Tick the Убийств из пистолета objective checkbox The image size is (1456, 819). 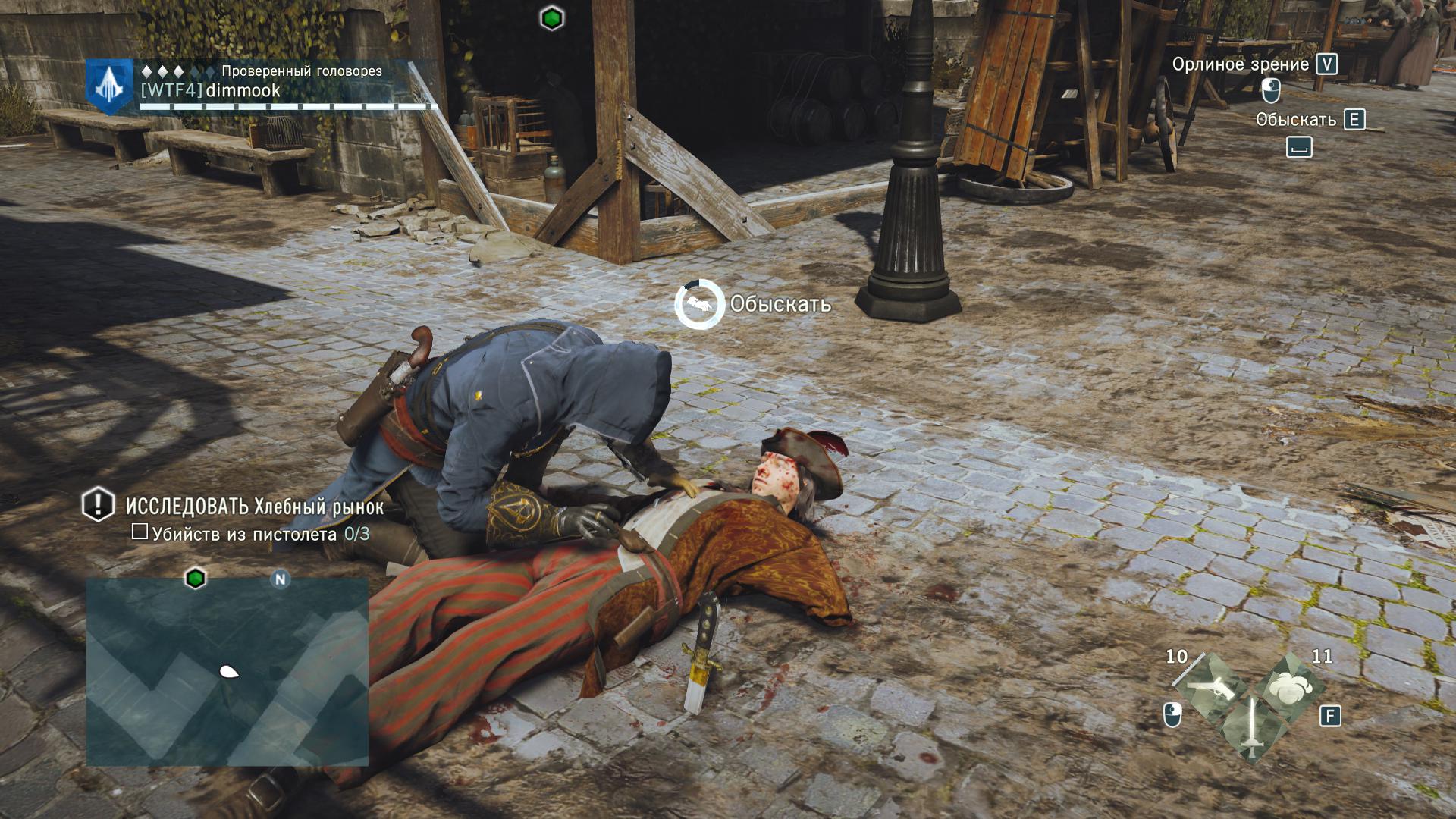140,532
